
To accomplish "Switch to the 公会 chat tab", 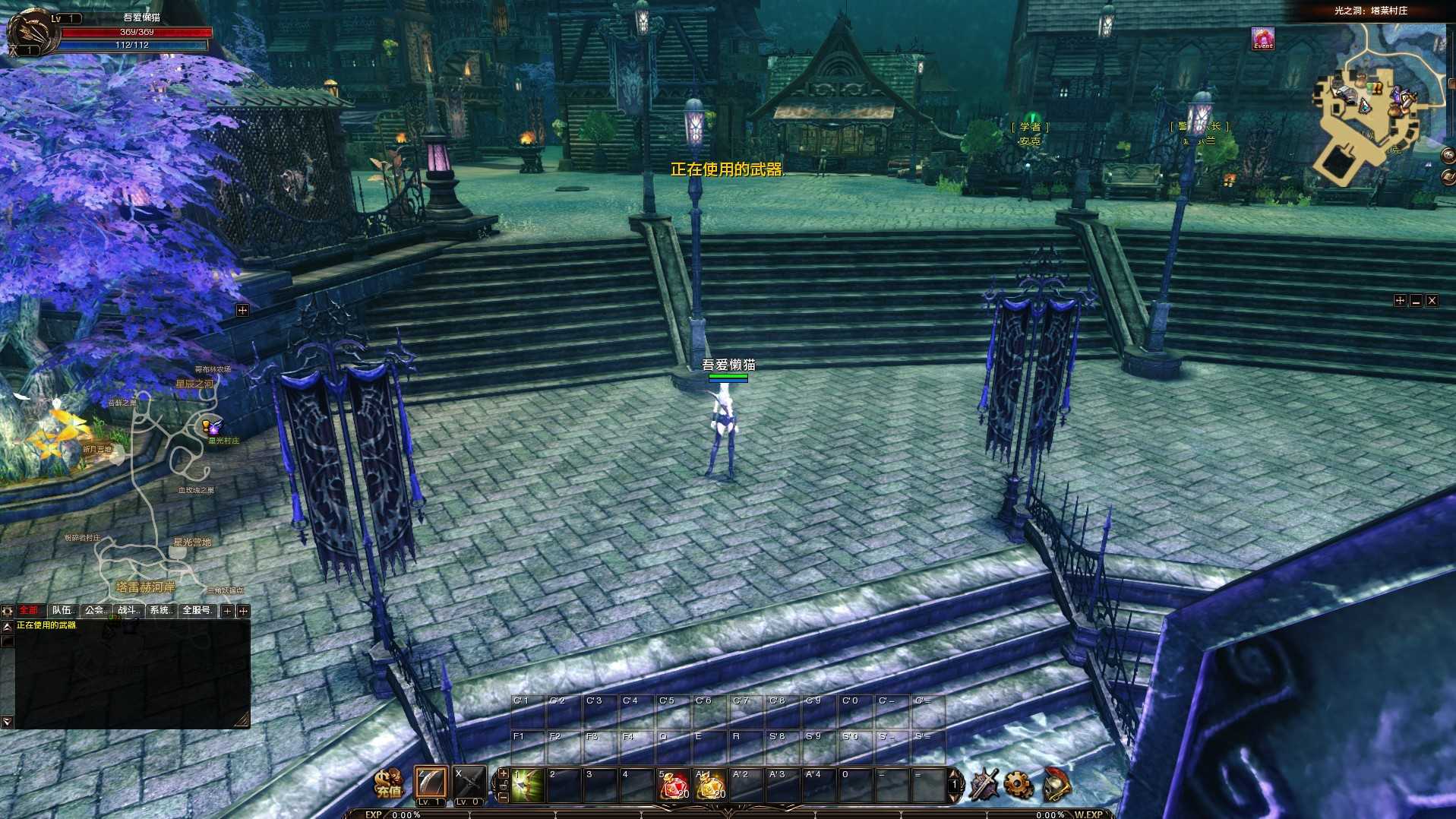I will 96,611.
